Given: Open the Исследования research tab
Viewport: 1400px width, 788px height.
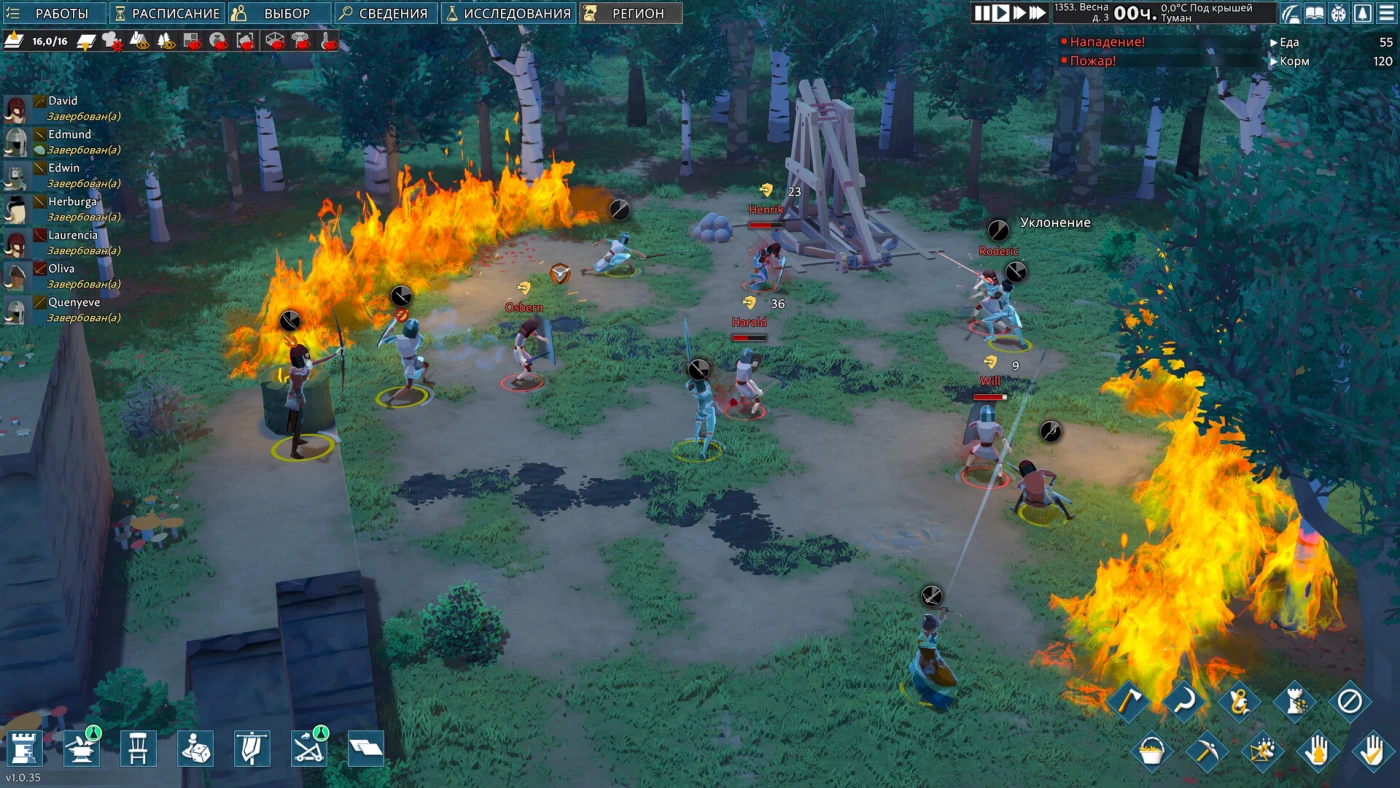Looking at the screenshot, I should [x=508, y=13].
